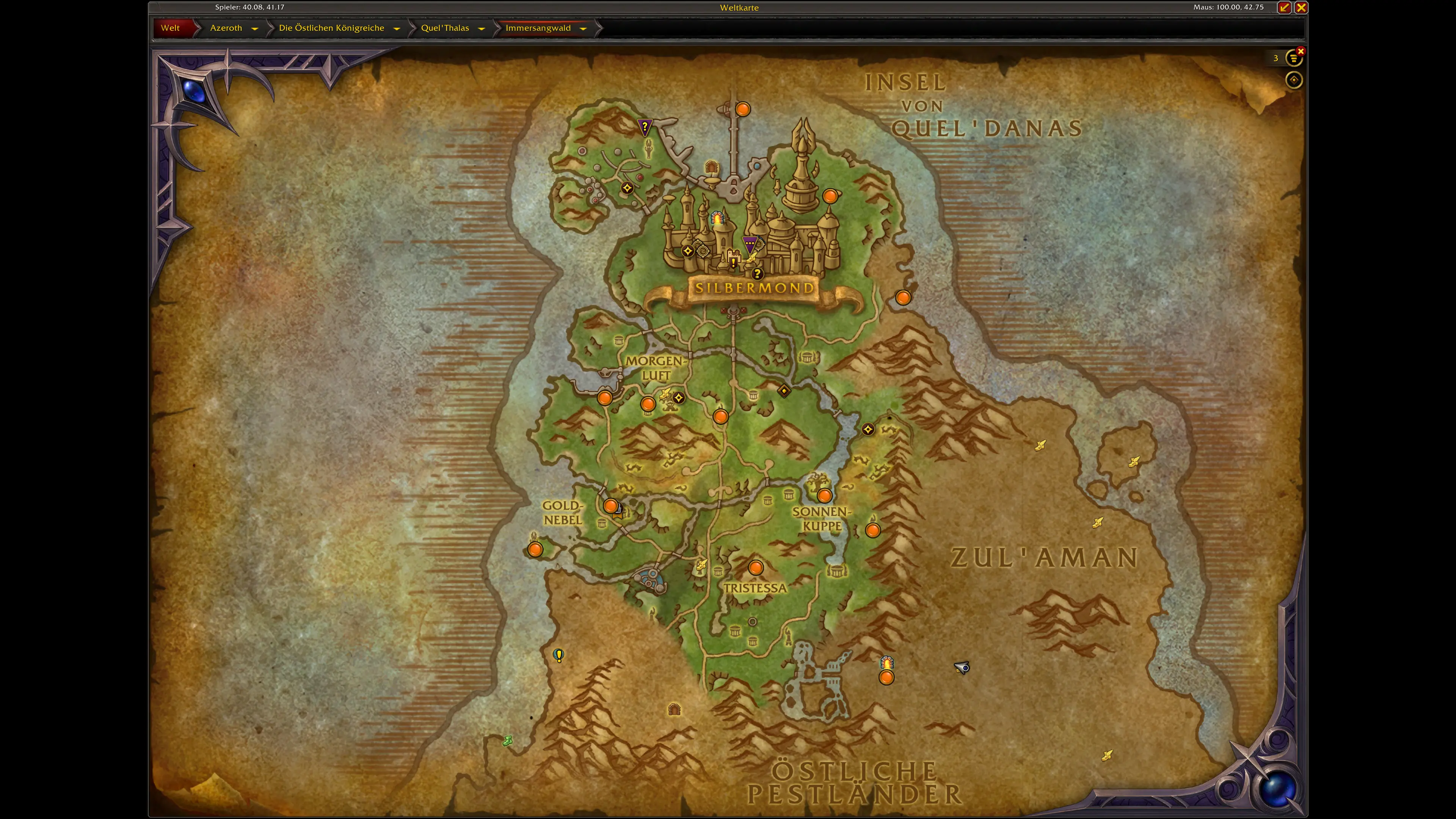
Task: Select Die Östlichen Königreiche breadcrumb
Action: tap(331, 28)
